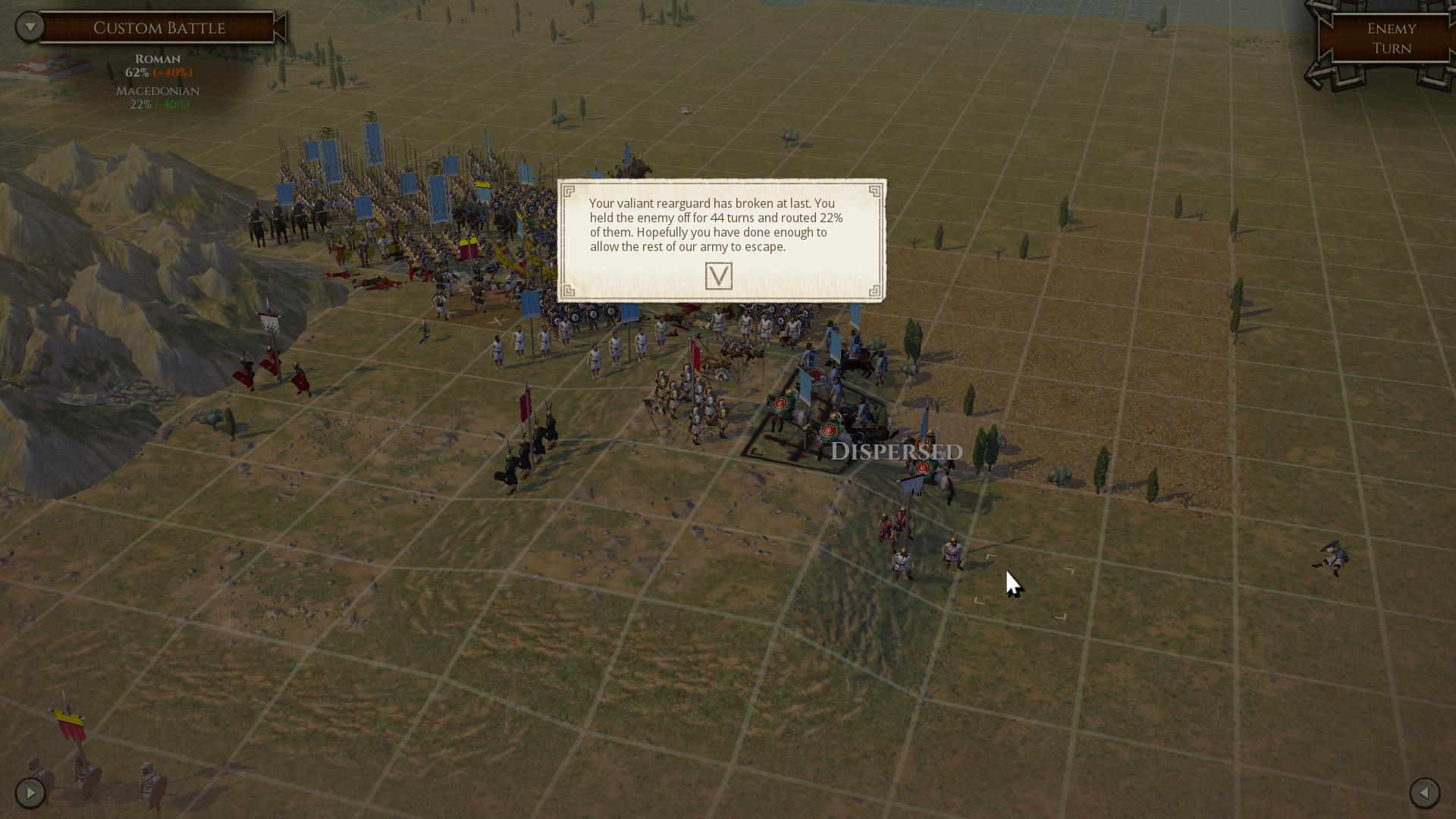Confirm the rearguard message with the tick button
This screenshot has width=1456, height=819.
718,276
